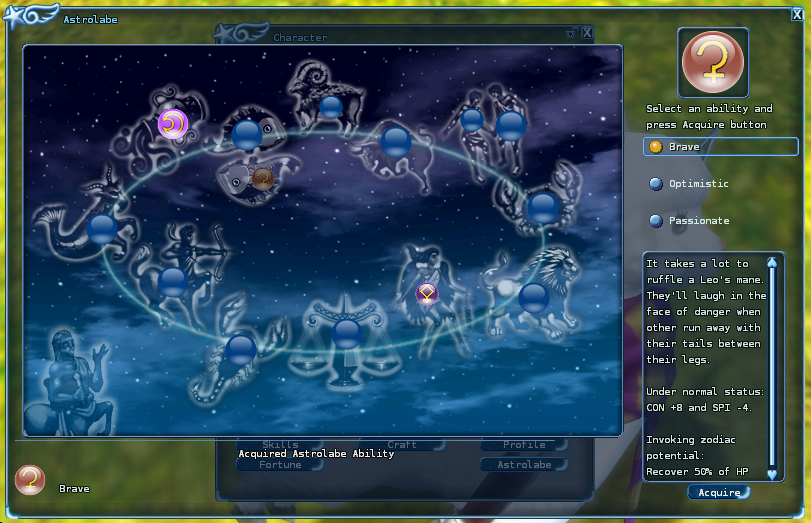Choose the Optimistic ability option

698,184
